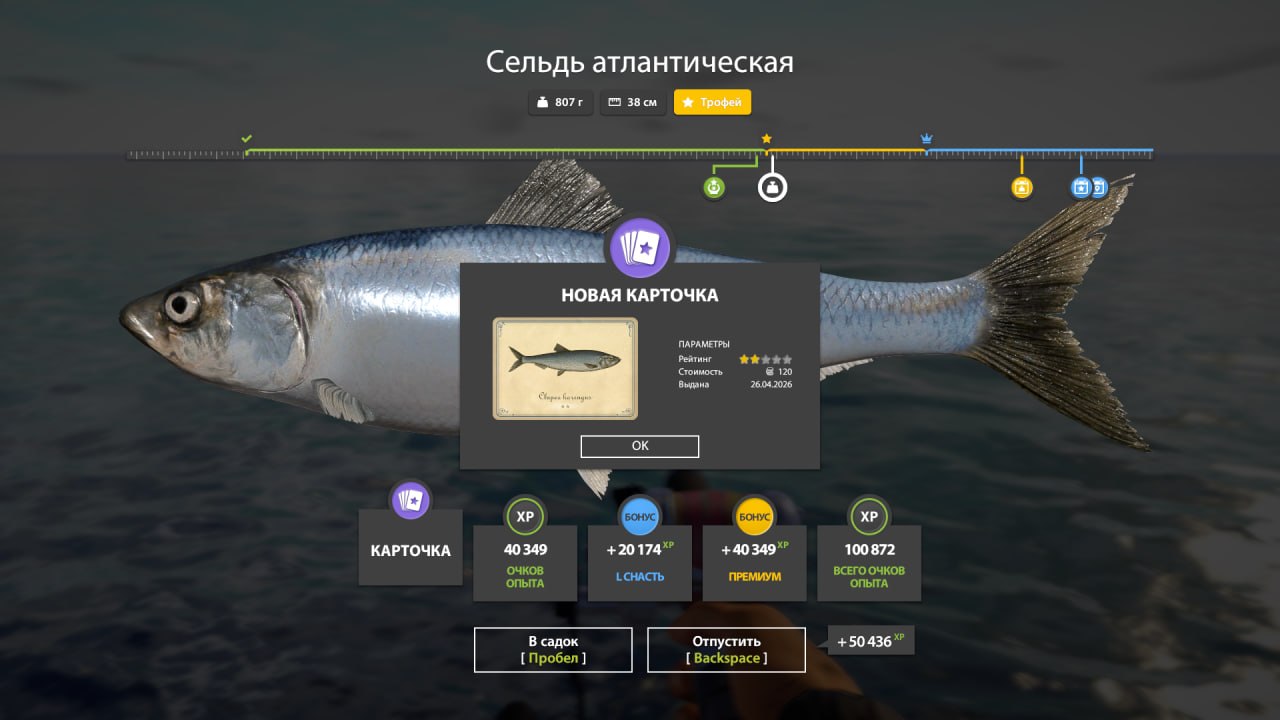Click the blue starred card icon on scale
This screenshot has height=720, width=1280.
(1080, 188)
